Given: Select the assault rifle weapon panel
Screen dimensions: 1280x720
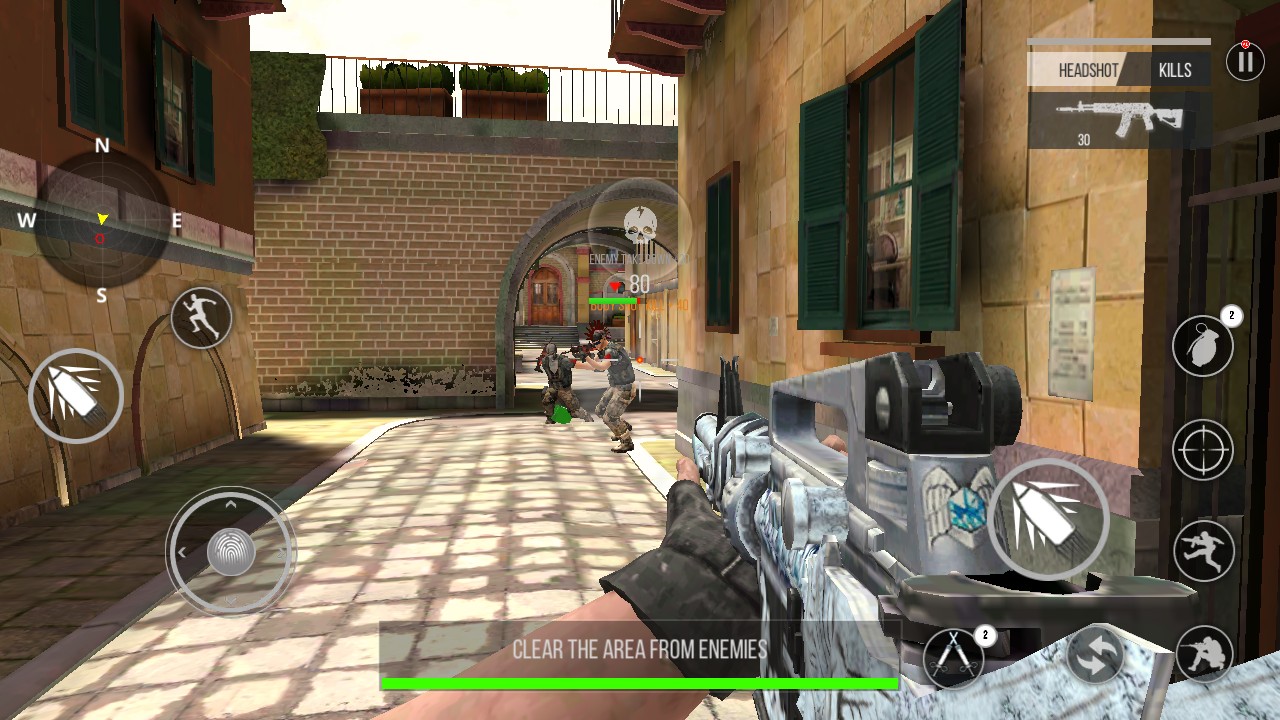Looking at the screenshot, I should coord(1118,120).
